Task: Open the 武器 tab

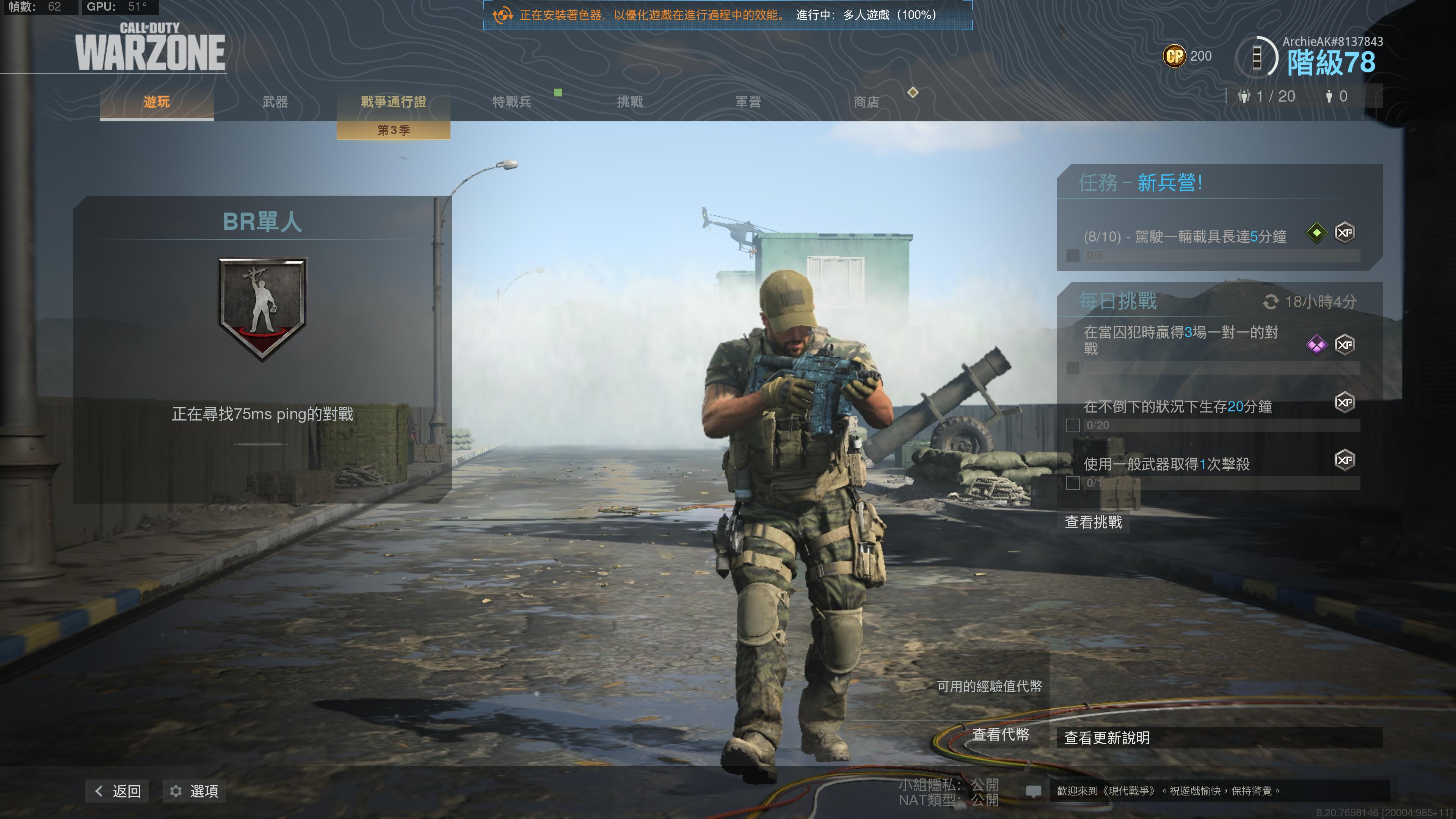Action: click(275, 102)
